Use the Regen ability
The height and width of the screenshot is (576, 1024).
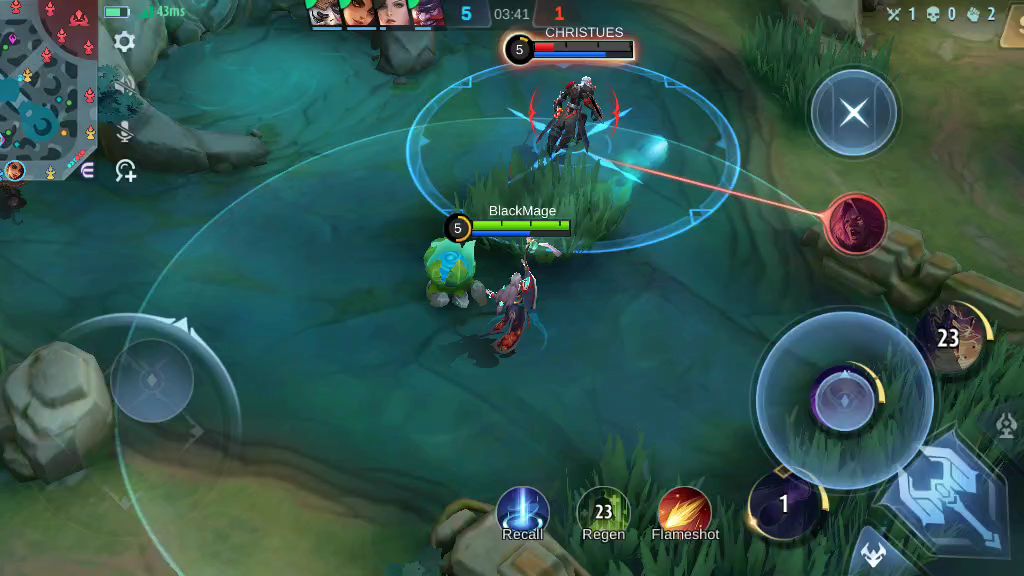603,512
